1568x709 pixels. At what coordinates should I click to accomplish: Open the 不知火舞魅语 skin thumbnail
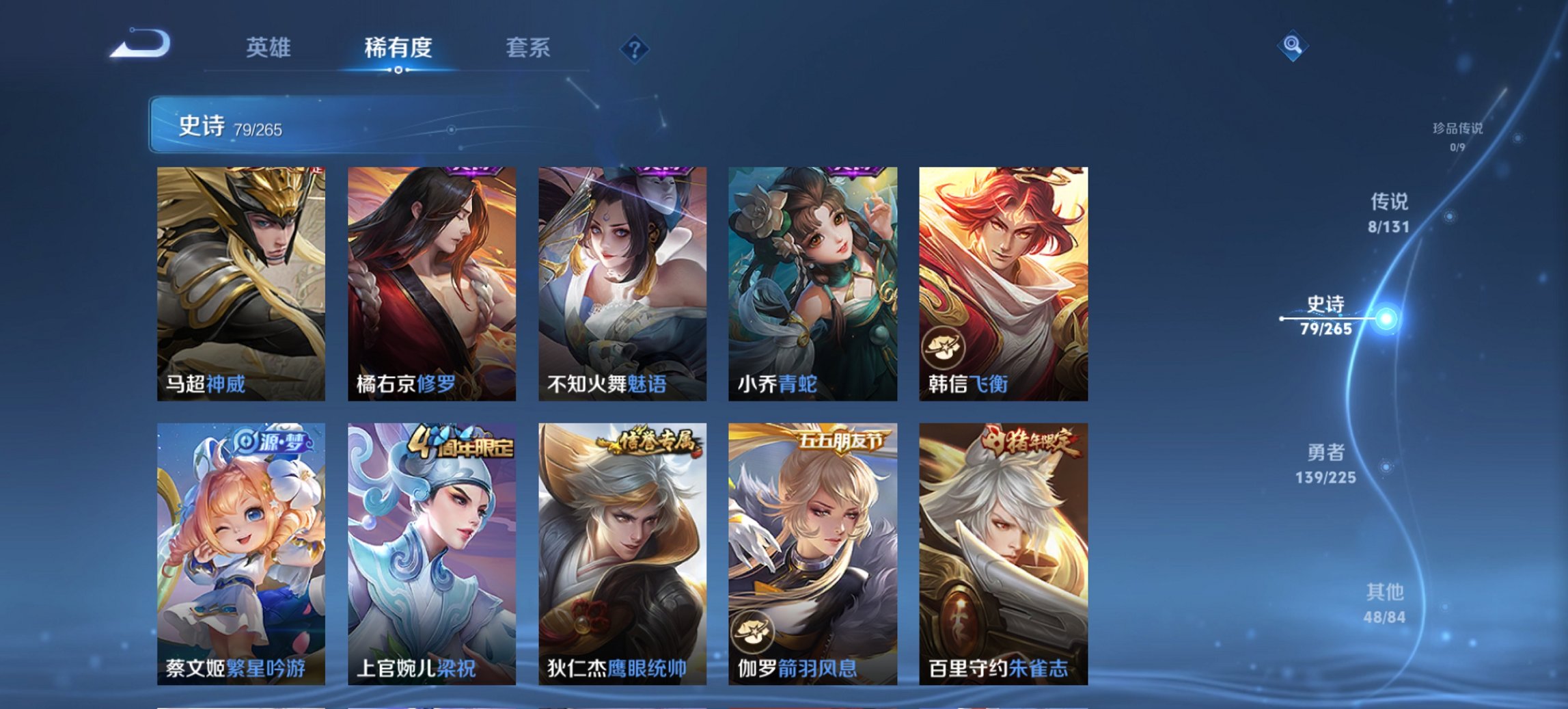coord(620,280)
